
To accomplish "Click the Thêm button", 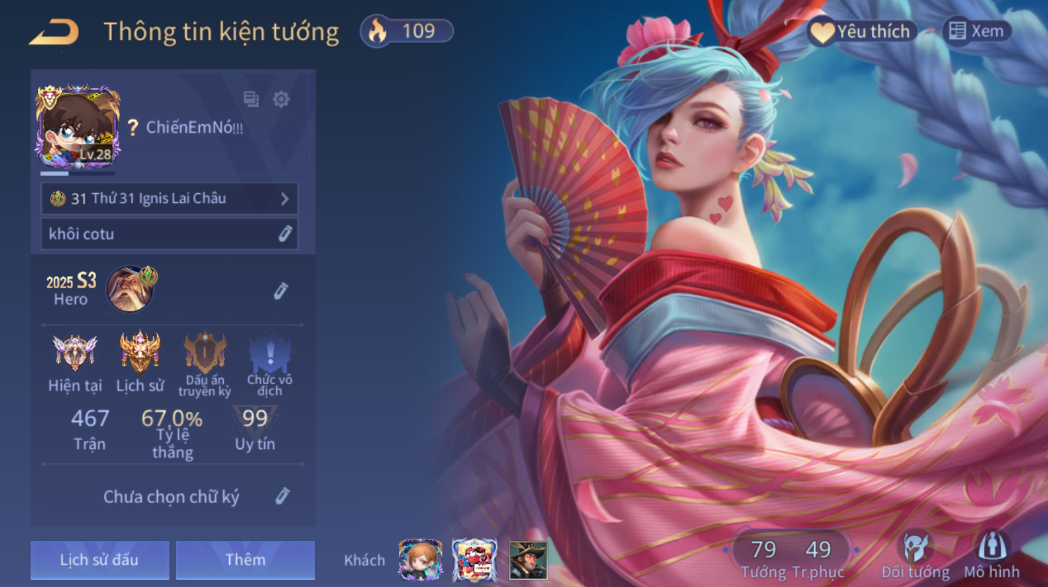I will tap(245, 560).
